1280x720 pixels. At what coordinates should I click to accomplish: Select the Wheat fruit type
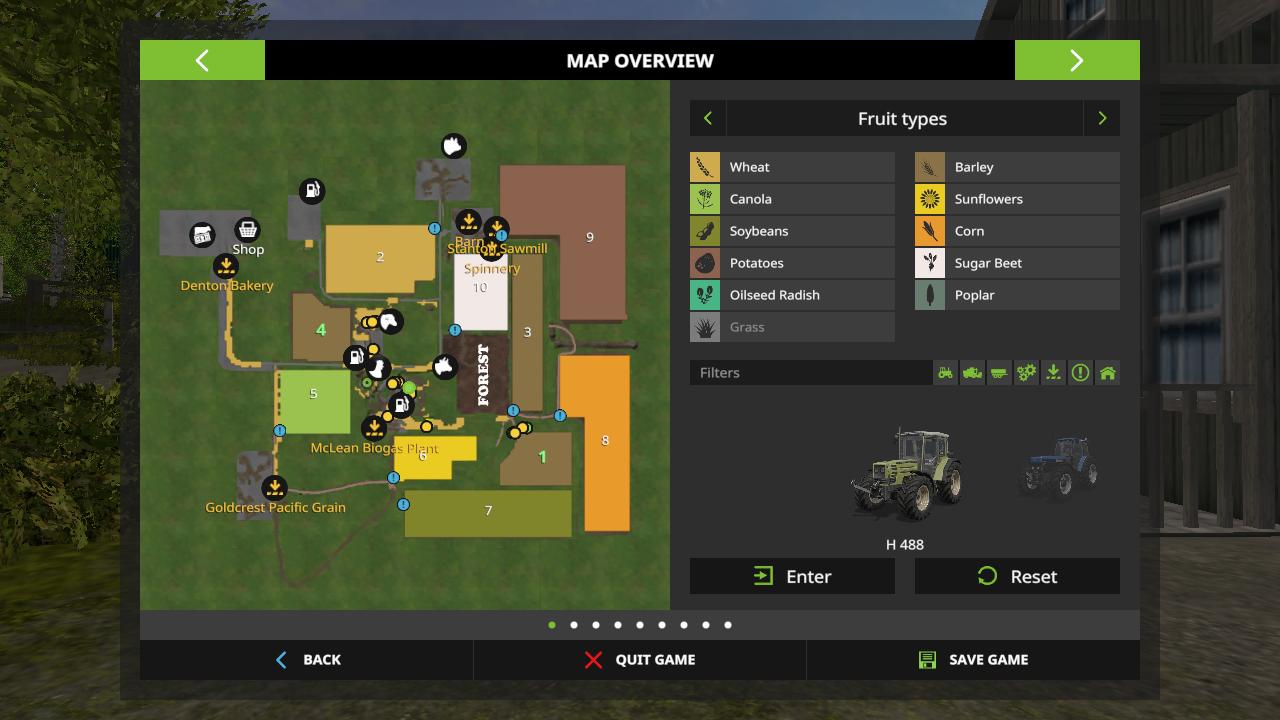[792, 167]
